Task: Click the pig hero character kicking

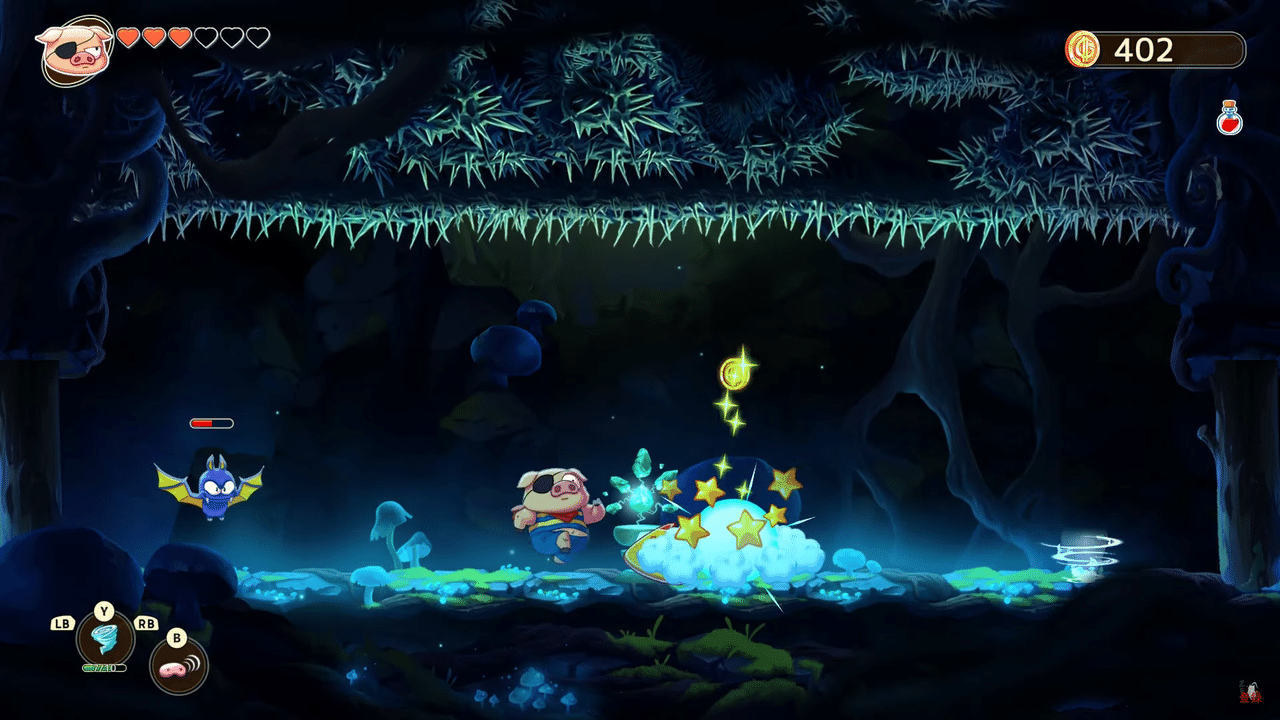Action: tap(551, 512)
